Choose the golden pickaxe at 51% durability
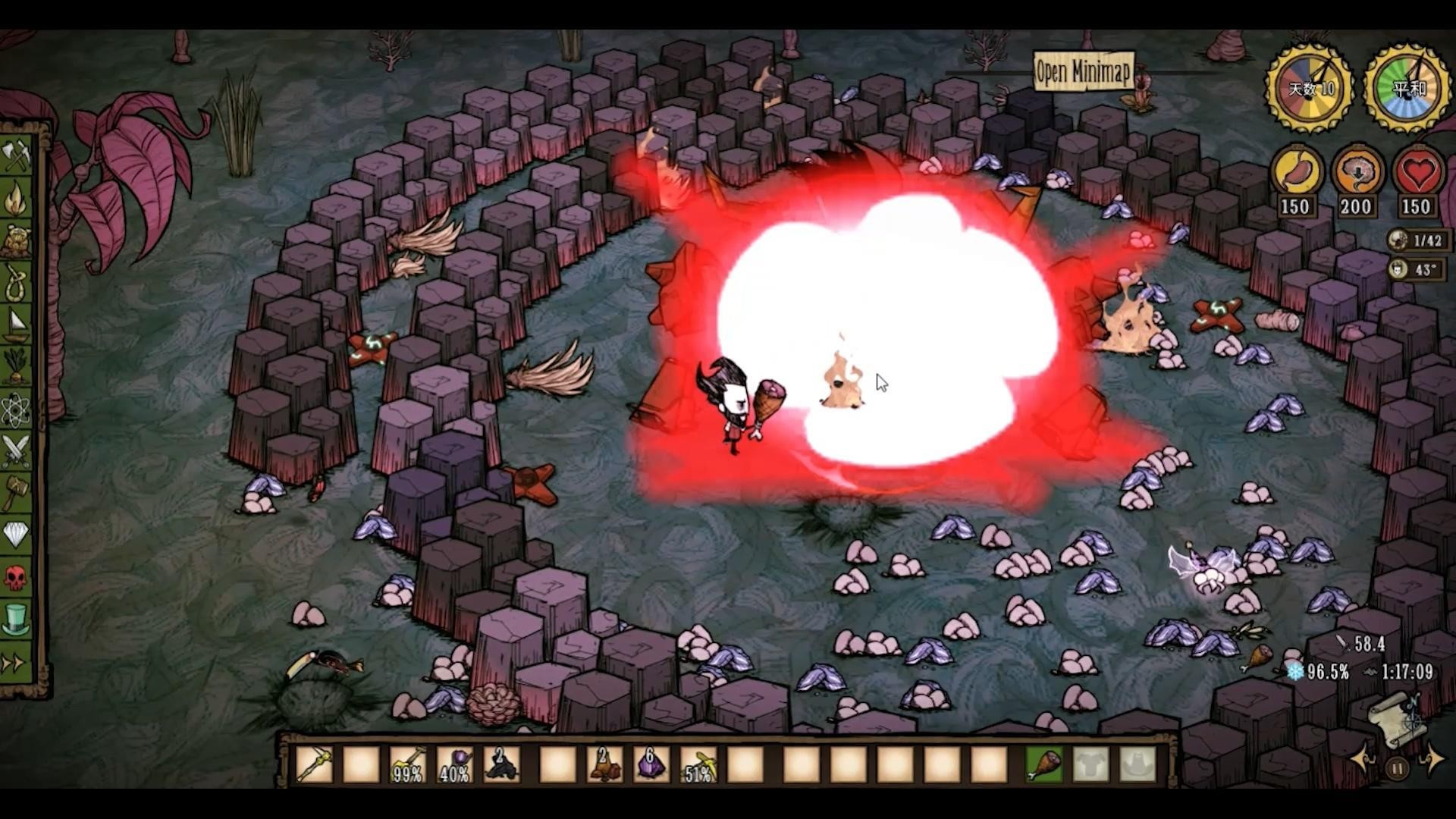 698,764
